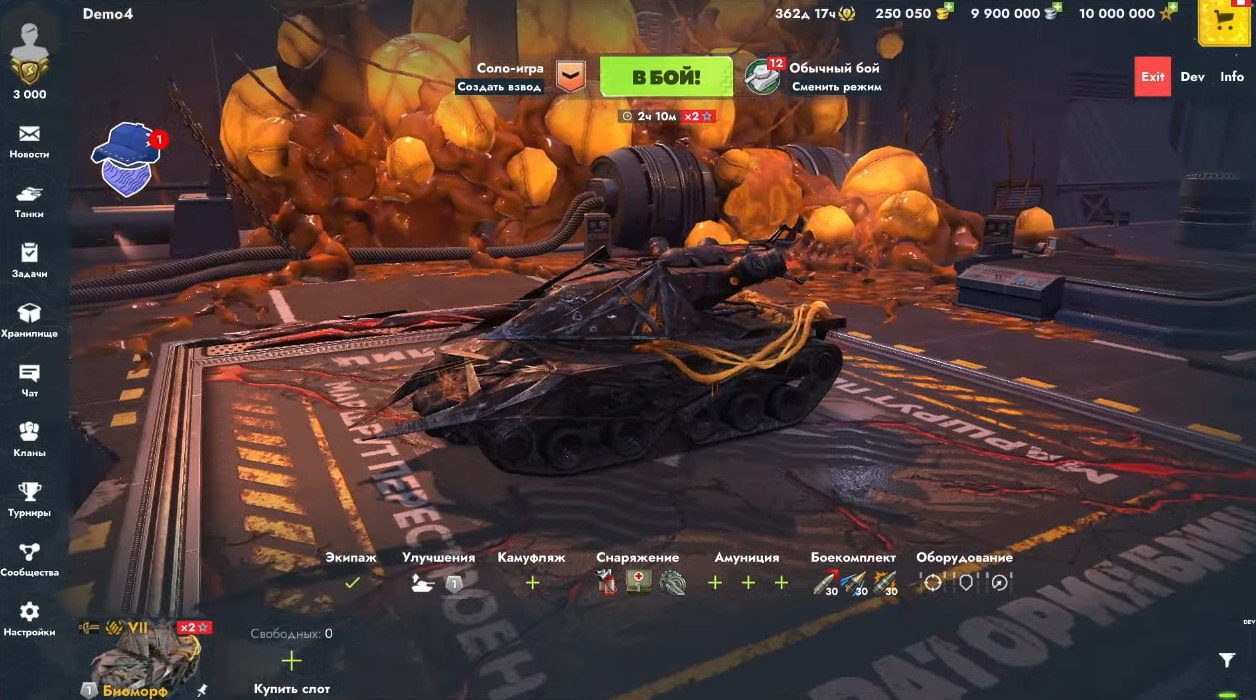Open the Сообщества communities menu
Screen dimensions: 1256x700
pos(29,559)
